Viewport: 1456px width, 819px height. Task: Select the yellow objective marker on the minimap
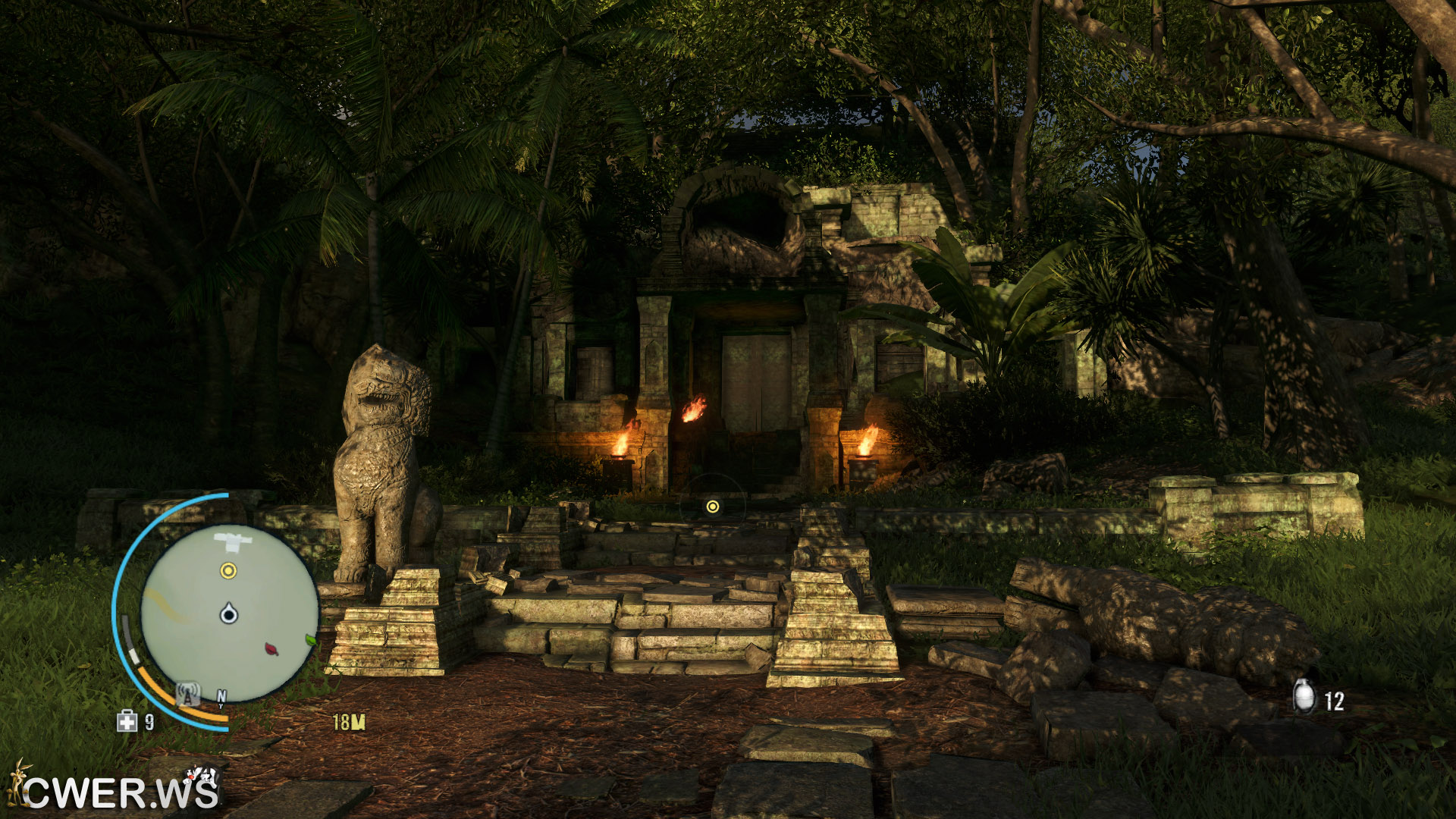[228, 570]
